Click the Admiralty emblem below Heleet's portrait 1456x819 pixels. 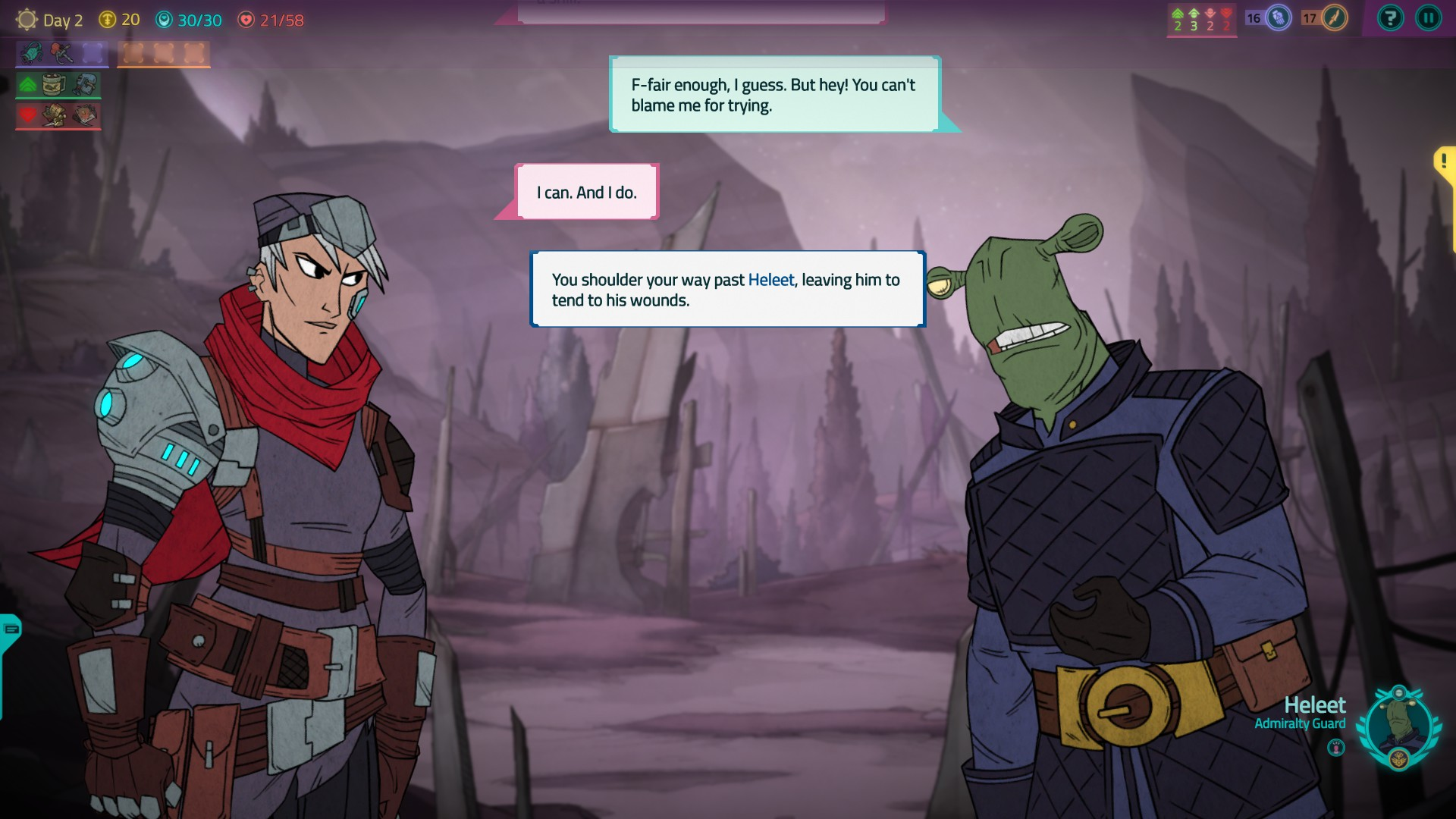point(1399,758)
